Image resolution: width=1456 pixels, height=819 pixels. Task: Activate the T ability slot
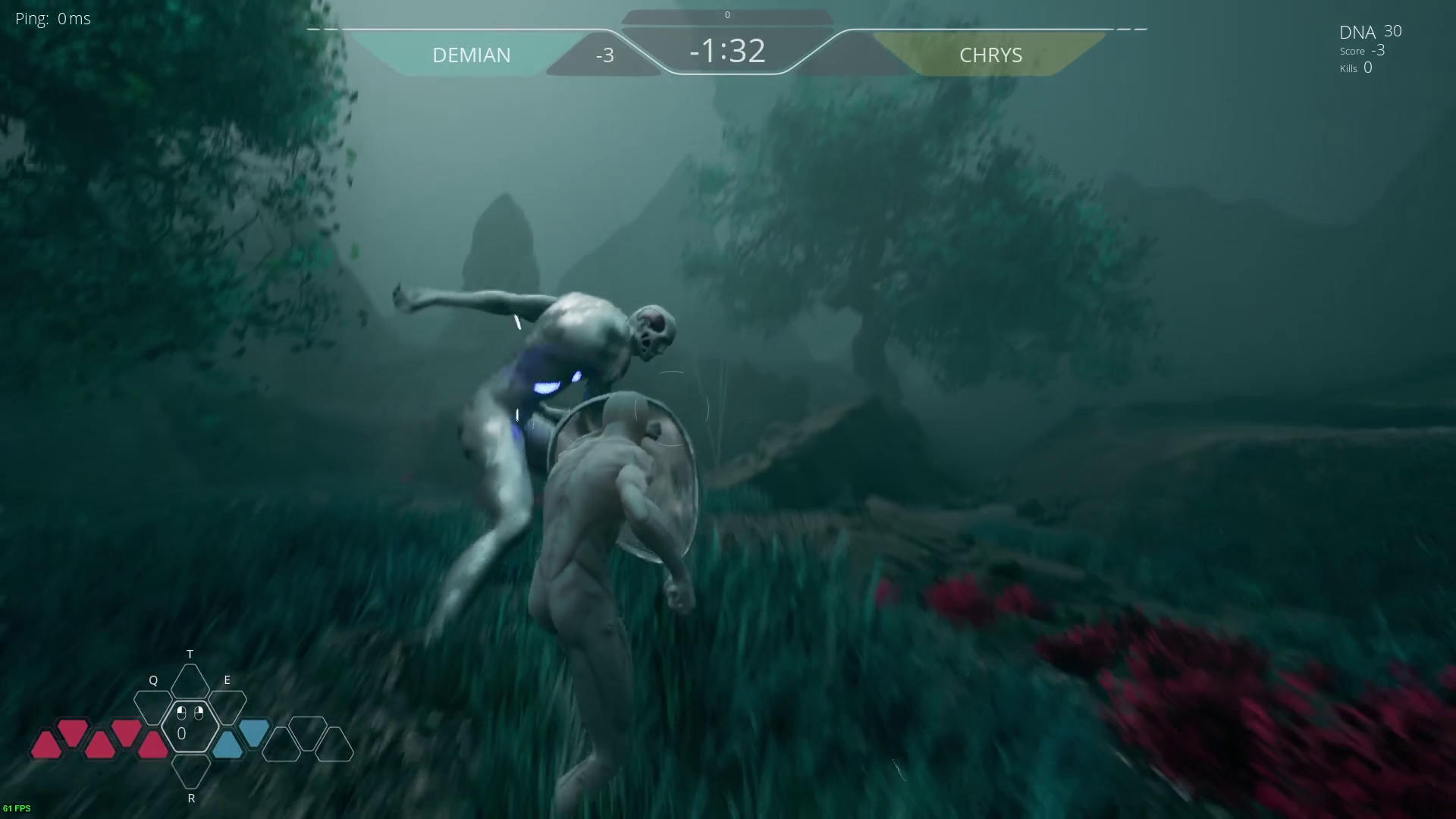tap(190, 680)
